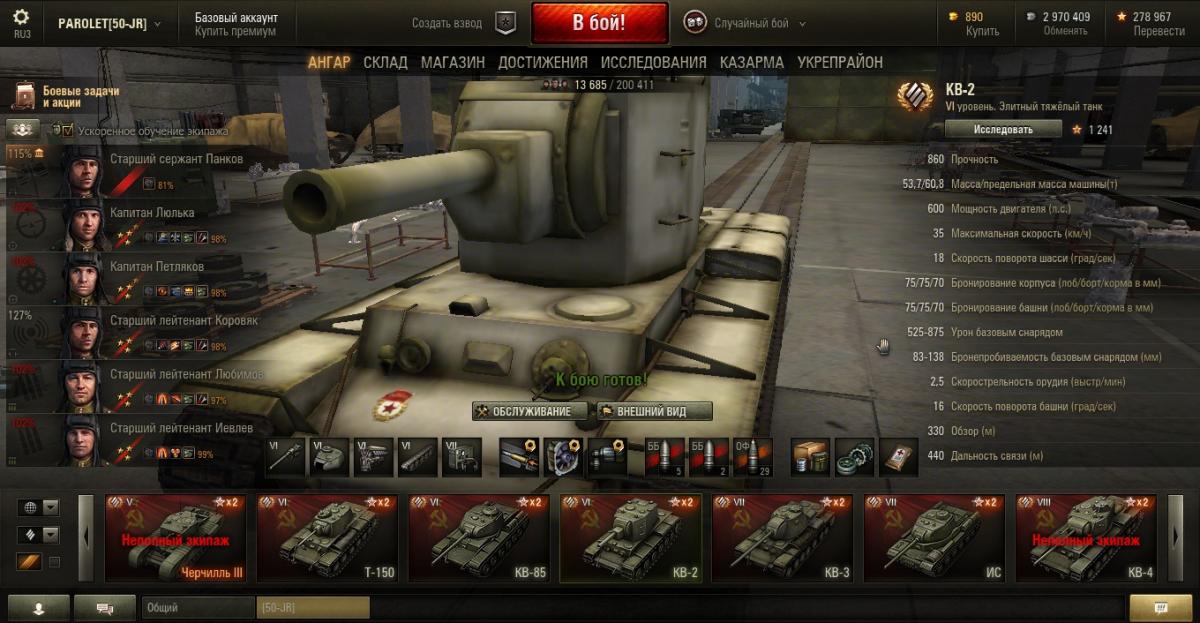Viewport: 1200px width, 623px height.
Task: Switch to the Магазин tab
Action: 452,62
